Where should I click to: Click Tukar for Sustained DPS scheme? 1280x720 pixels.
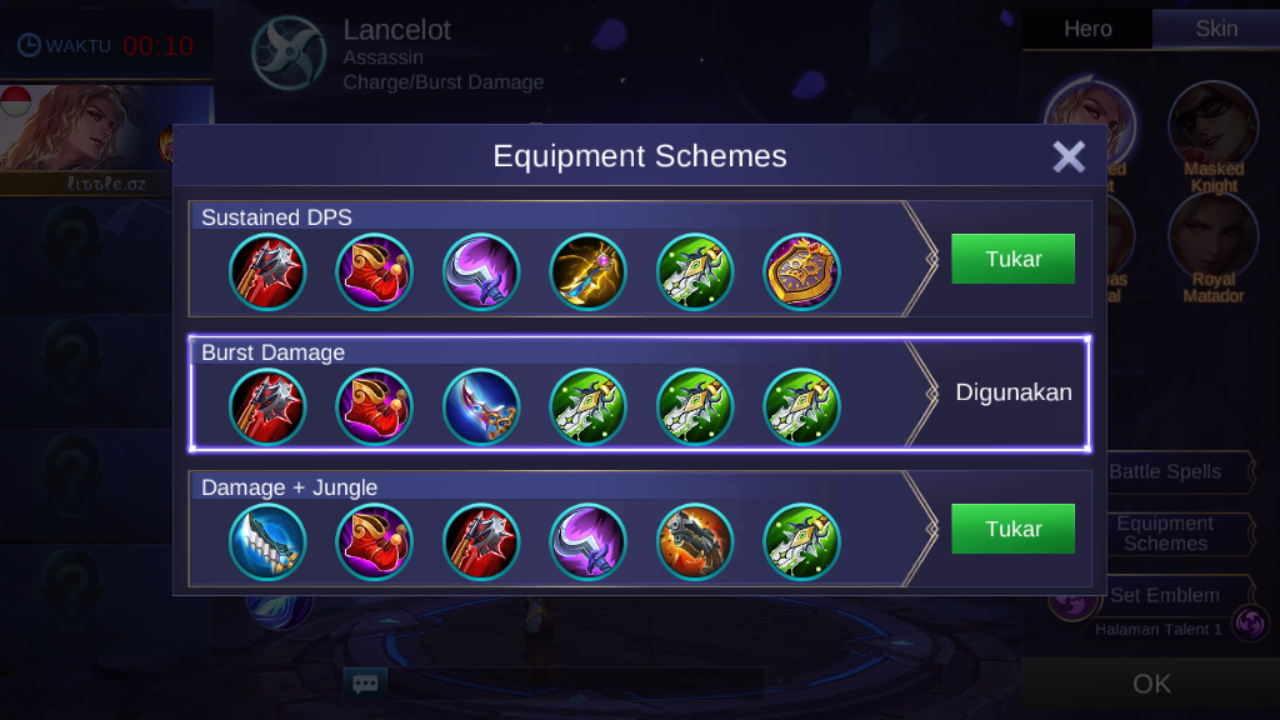(x=1013, y=259)
